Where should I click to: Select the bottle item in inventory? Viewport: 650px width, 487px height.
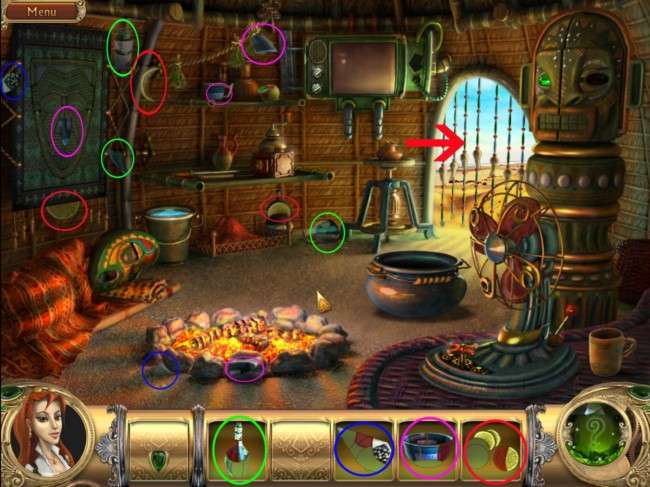tap(238, 449)
